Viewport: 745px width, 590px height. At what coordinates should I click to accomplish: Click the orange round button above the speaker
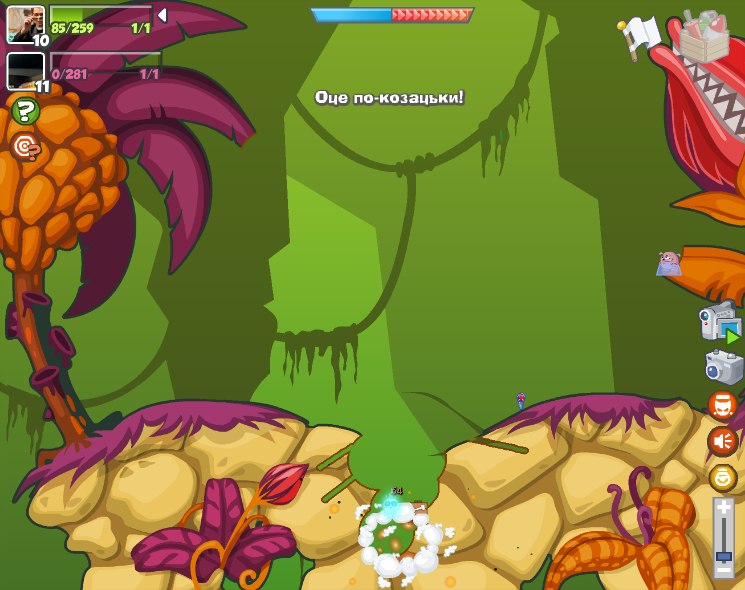(x=722, y=405)
